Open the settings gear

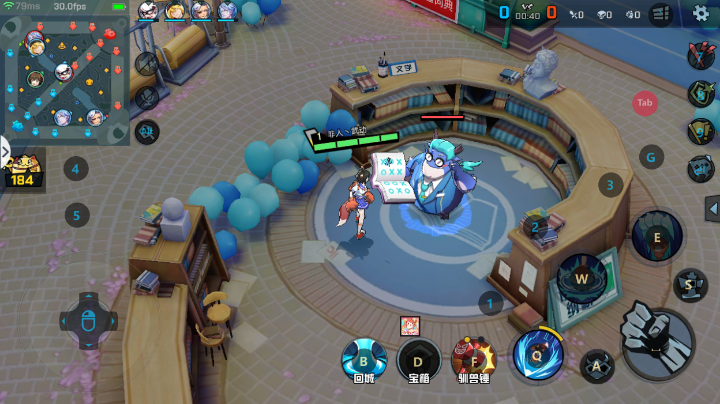pyautogui.click(x=701, y=13)
